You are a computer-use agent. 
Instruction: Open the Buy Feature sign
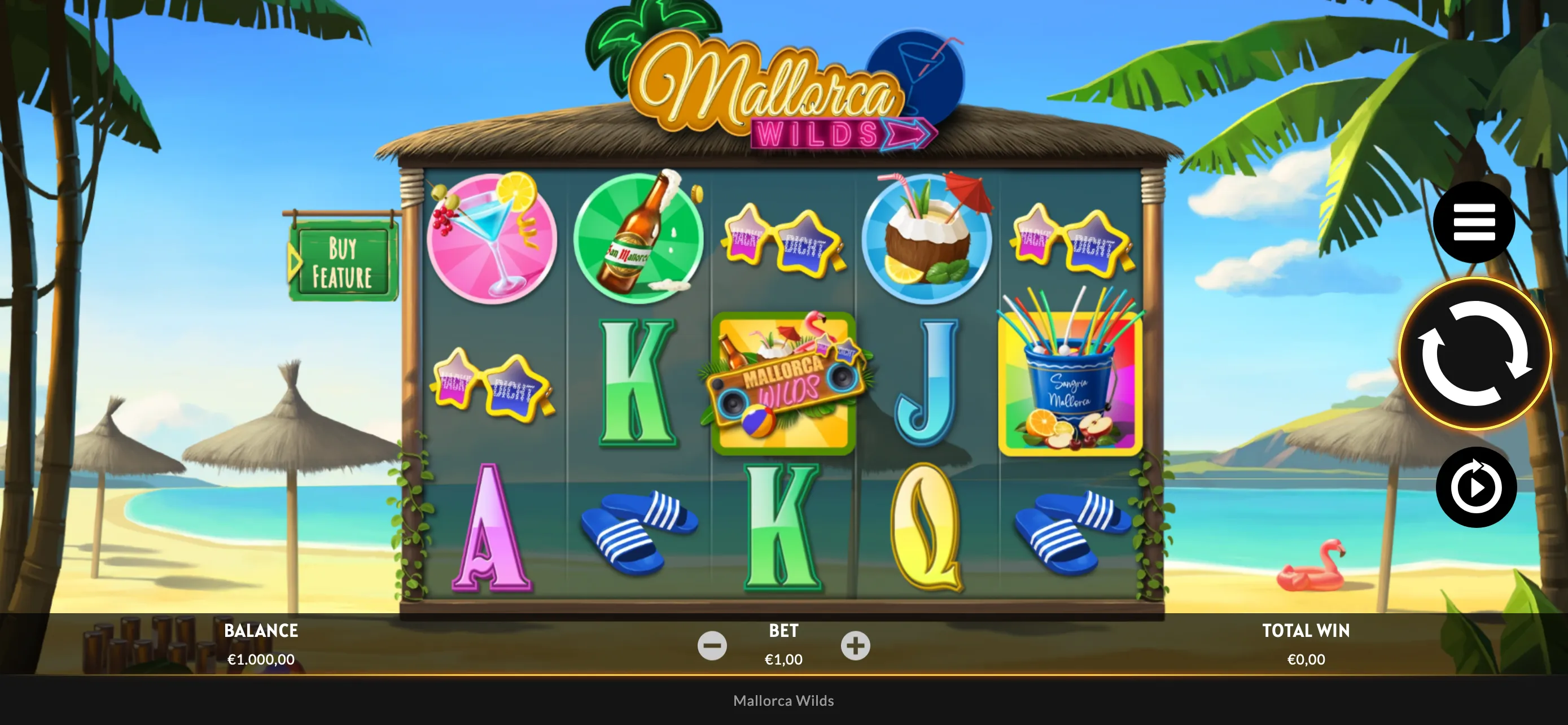click(343, 263)
